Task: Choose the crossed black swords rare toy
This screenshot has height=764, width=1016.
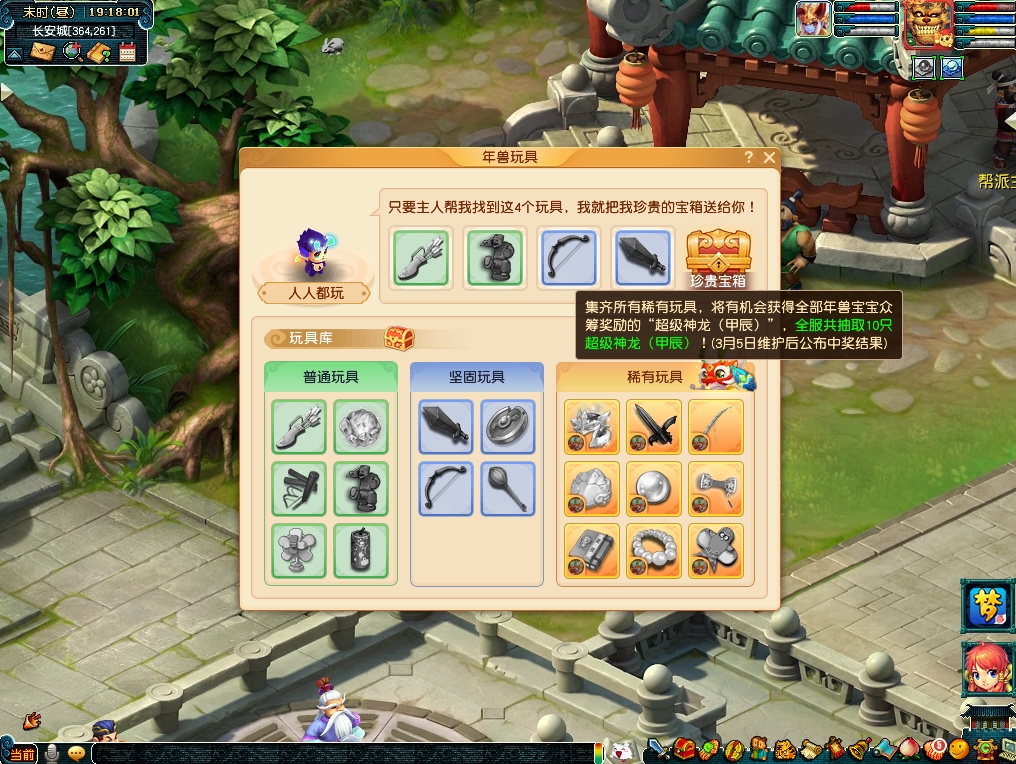Action: click(x=655, y=427)
